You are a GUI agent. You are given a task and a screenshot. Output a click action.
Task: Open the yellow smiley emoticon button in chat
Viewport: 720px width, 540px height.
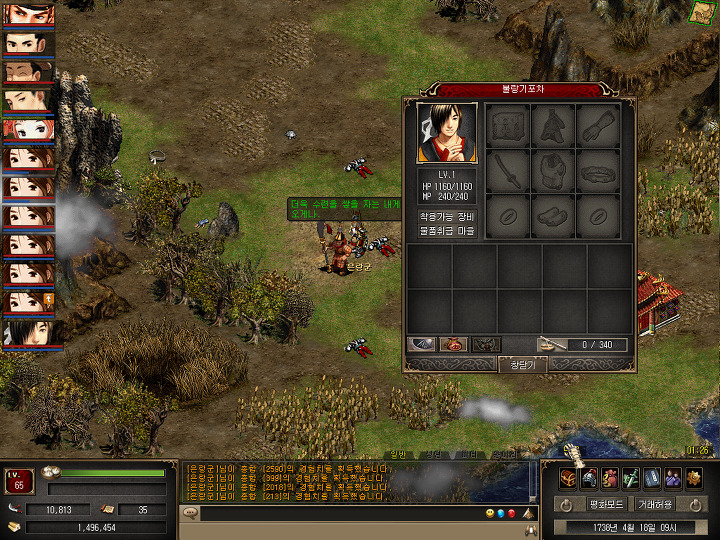click(x=490, y=514)
